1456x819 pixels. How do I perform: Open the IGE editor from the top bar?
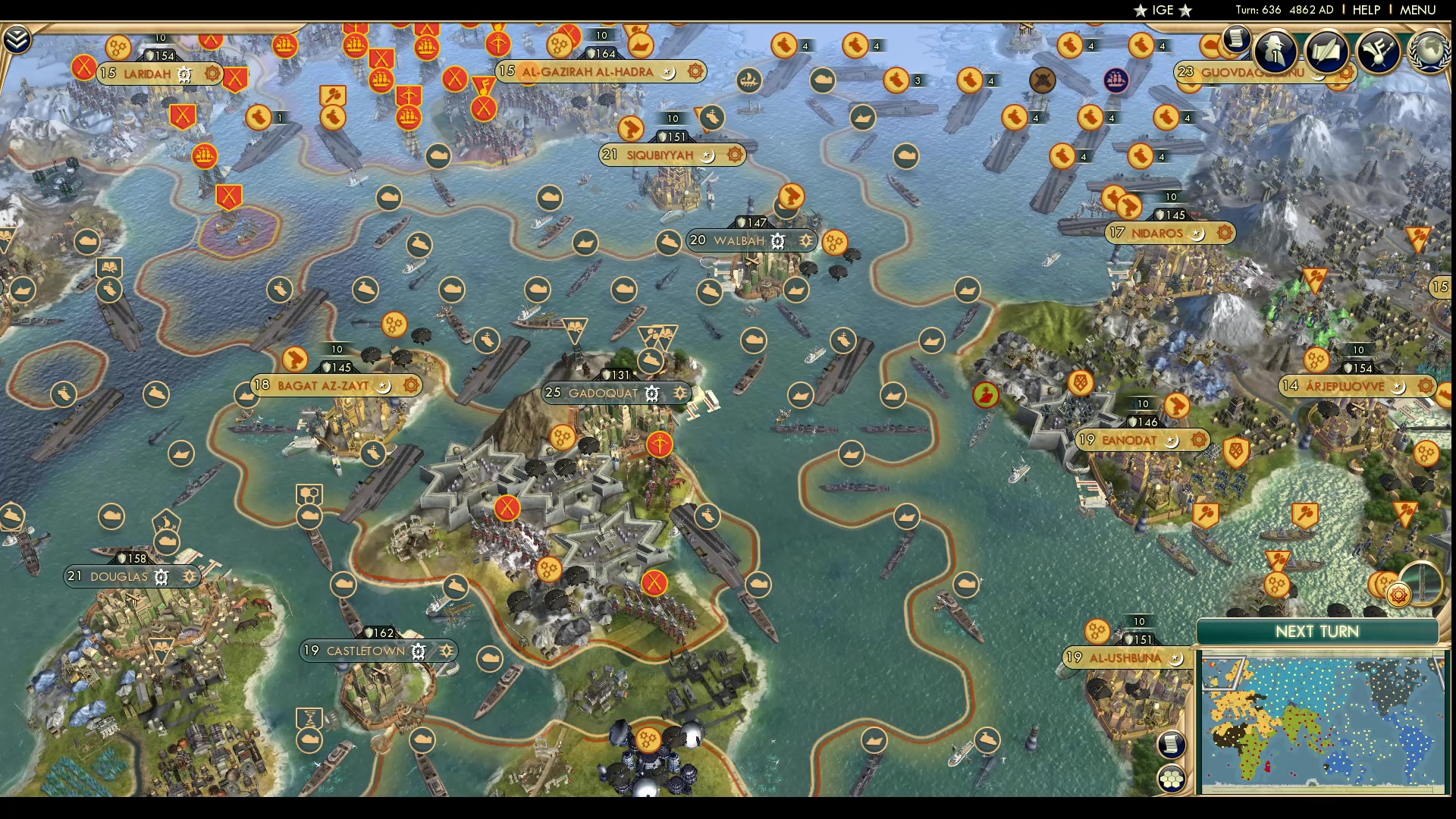[1164, 10]
